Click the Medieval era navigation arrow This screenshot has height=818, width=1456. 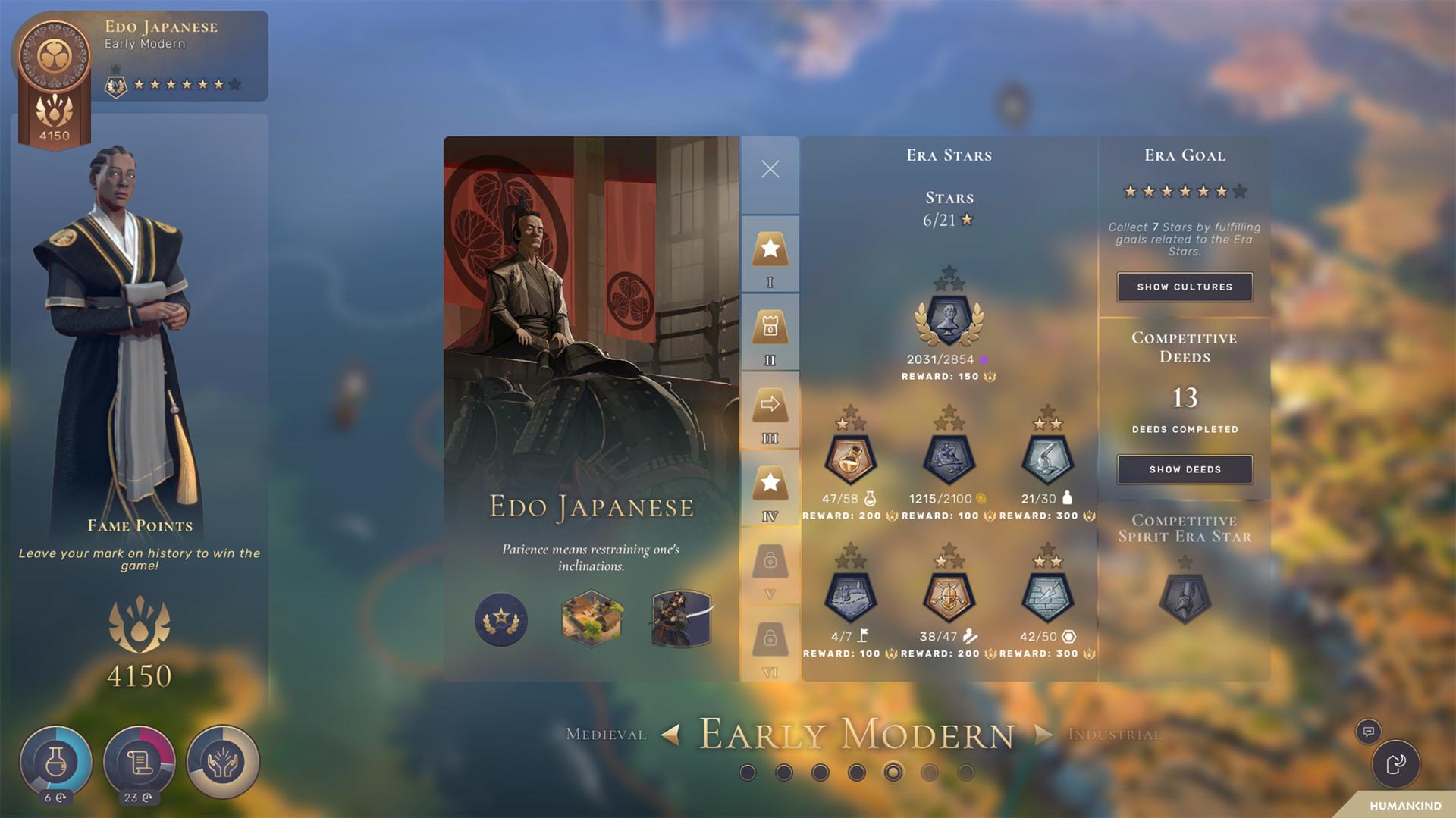(x=670, y=734)
